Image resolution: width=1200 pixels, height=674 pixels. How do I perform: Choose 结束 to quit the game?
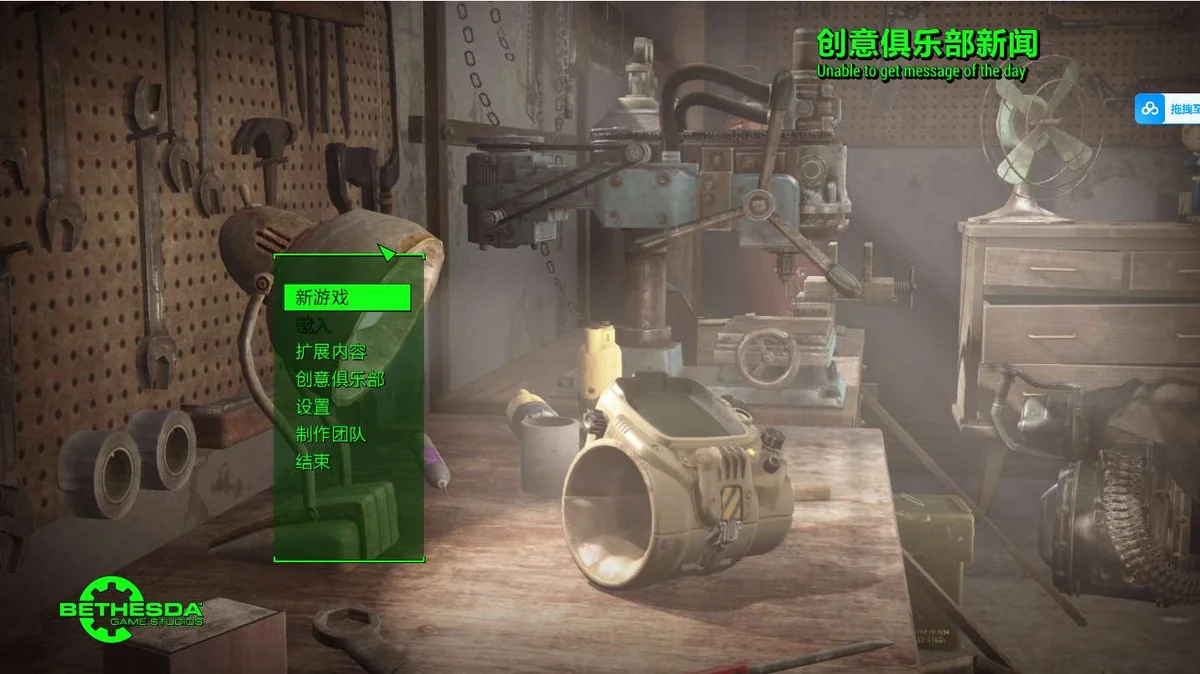pos(313,462)
